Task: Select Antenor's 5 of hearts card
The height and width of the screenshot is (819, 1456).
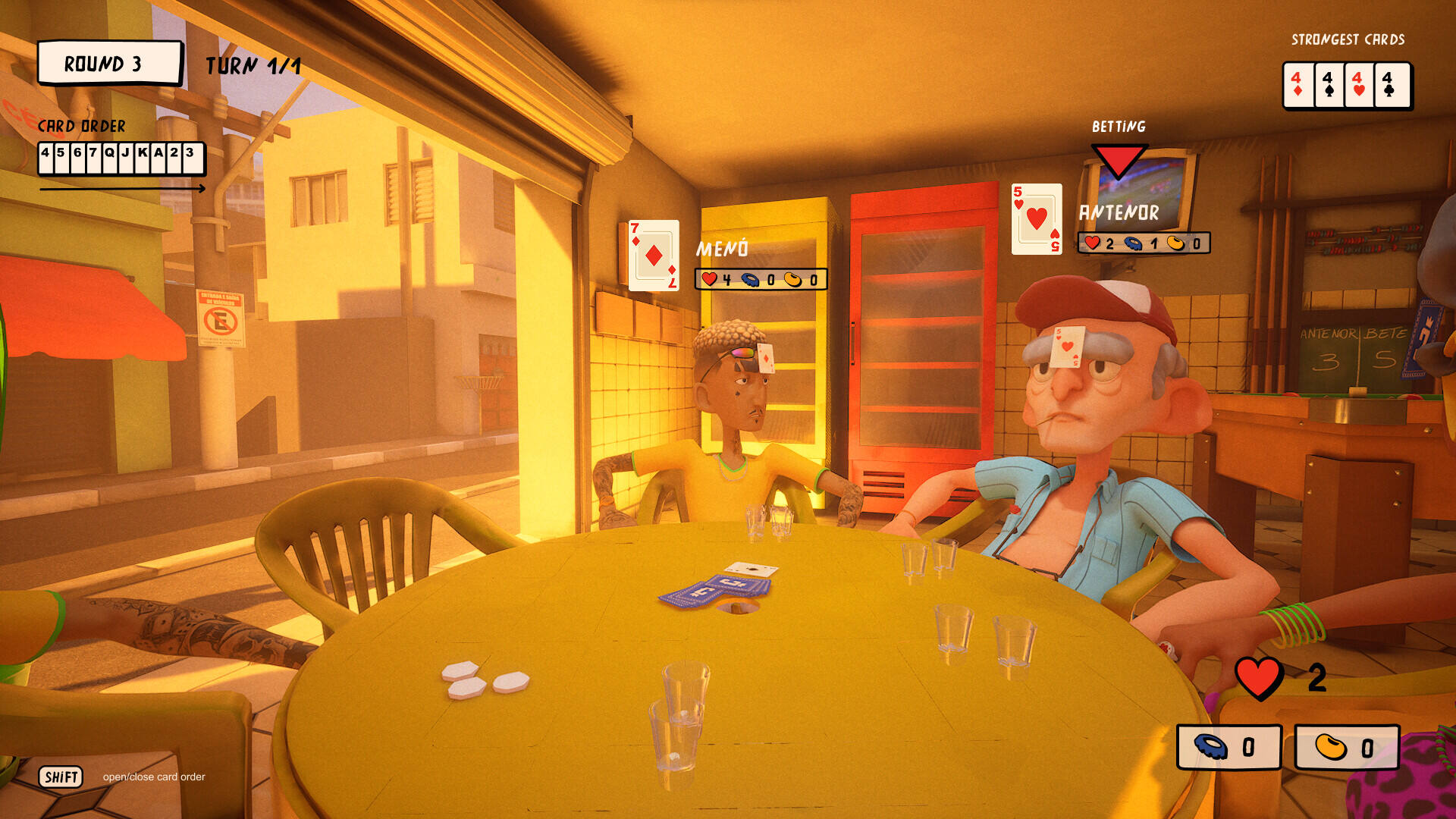Action: click(x=1036, y=219)
